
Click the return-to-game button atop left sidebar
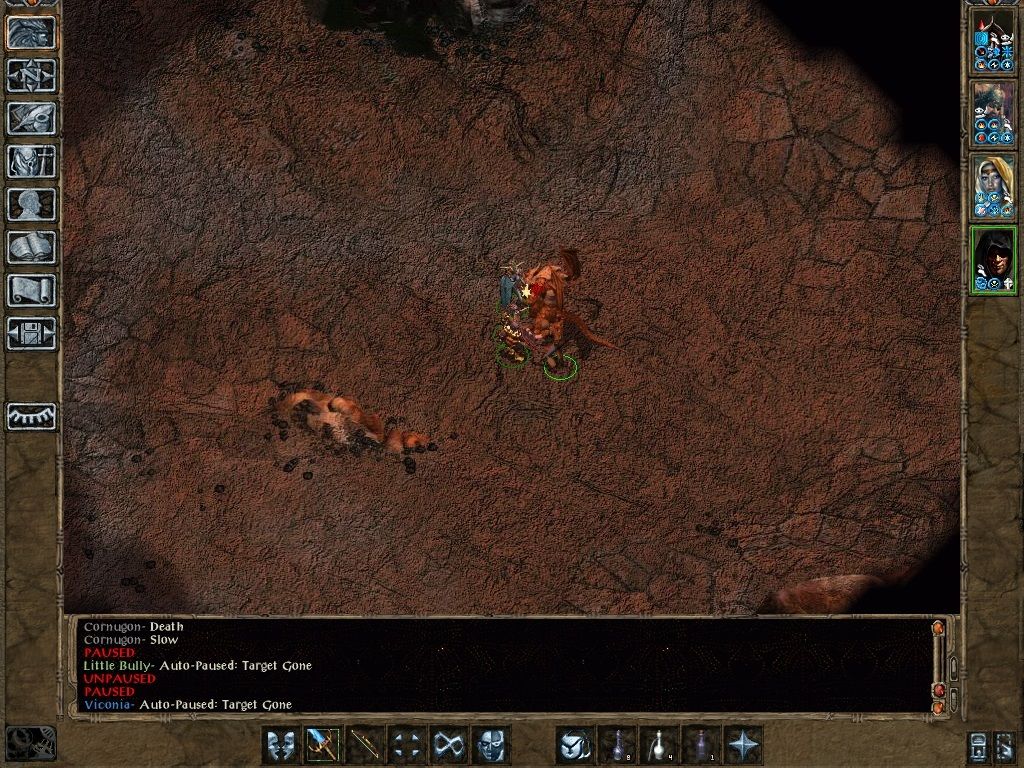tap(31, 32)
